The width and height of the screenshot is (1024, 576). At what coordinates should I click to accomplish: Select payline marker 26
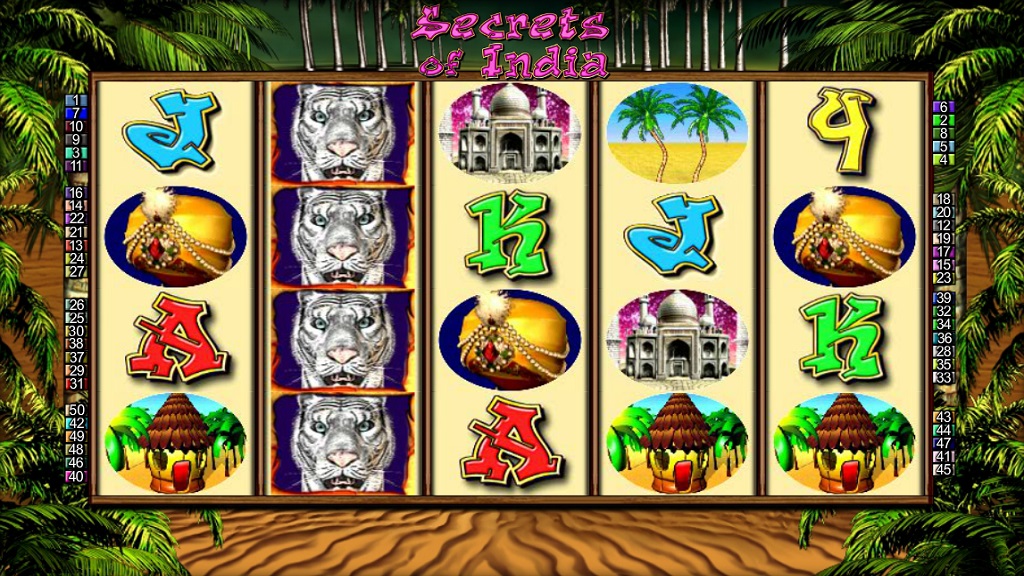[76, 305]
